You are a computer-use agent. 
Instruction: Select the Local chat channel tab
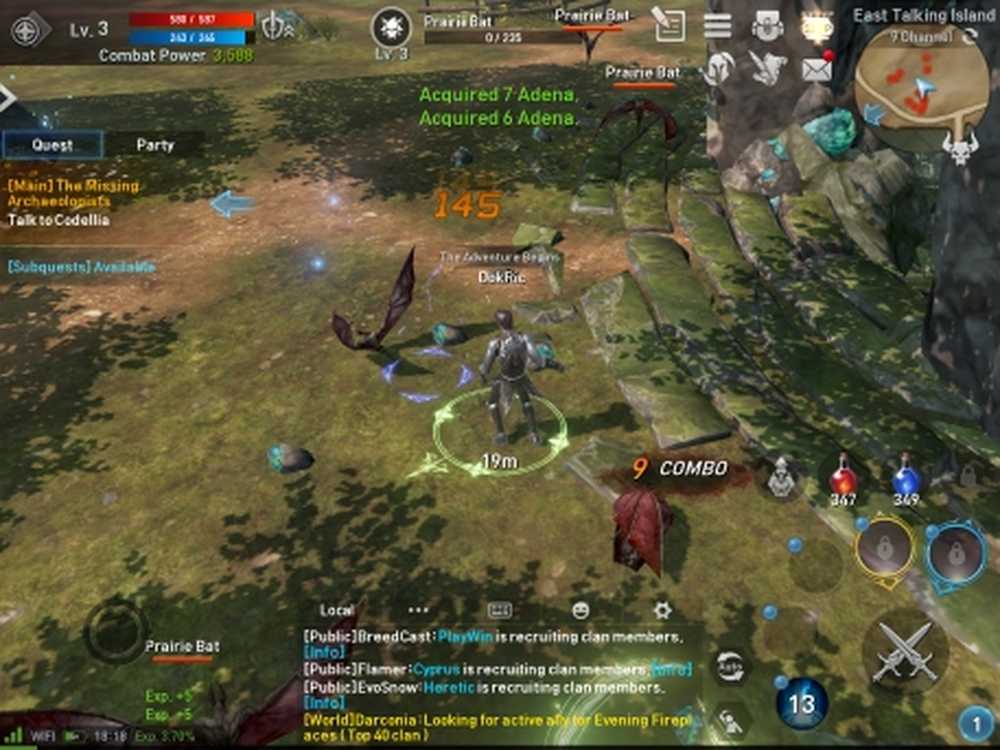click(x=337, y=610)
